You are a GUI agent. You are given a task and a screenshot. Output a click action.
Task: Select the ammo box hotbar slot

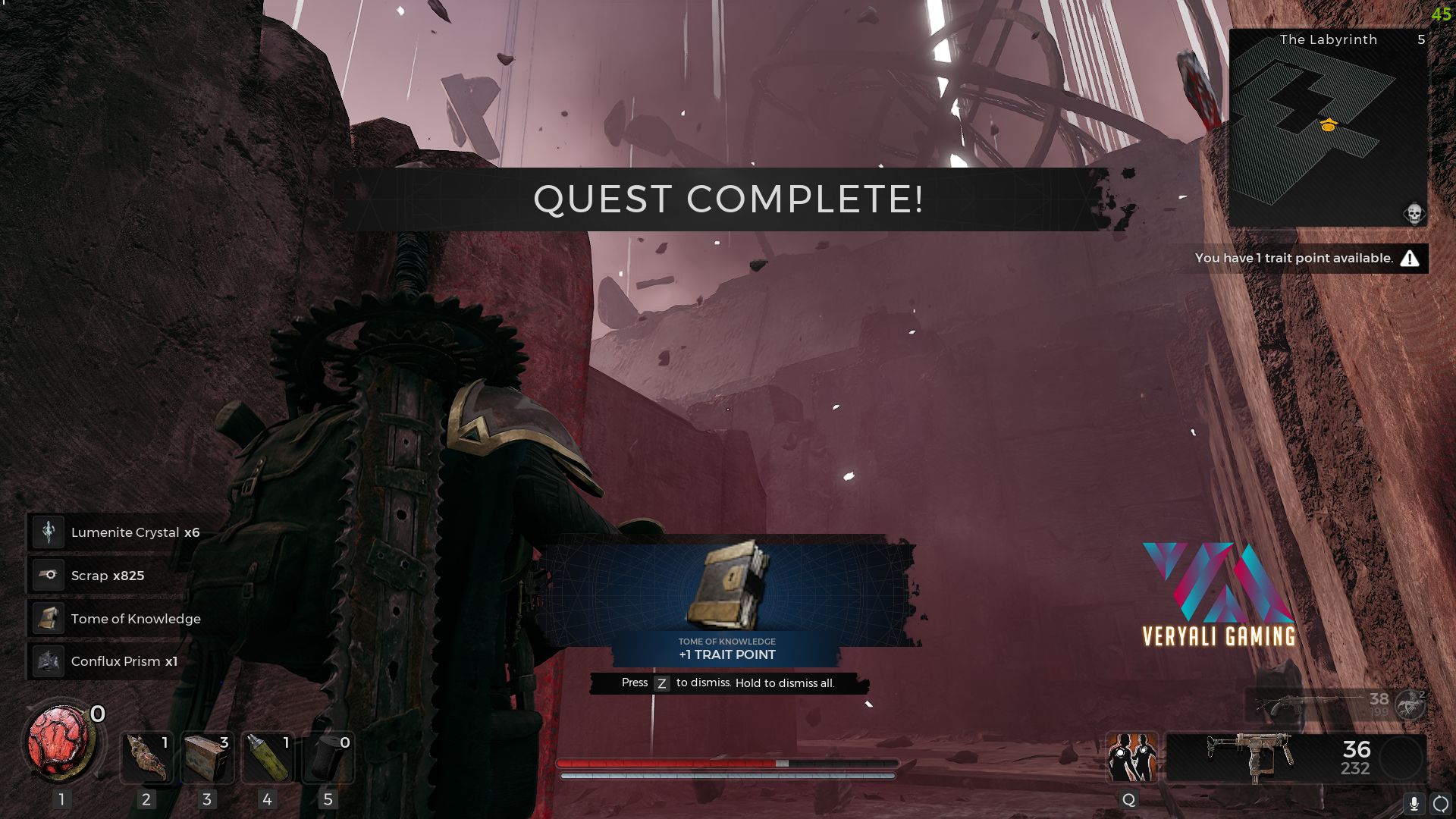pos(207,757)
